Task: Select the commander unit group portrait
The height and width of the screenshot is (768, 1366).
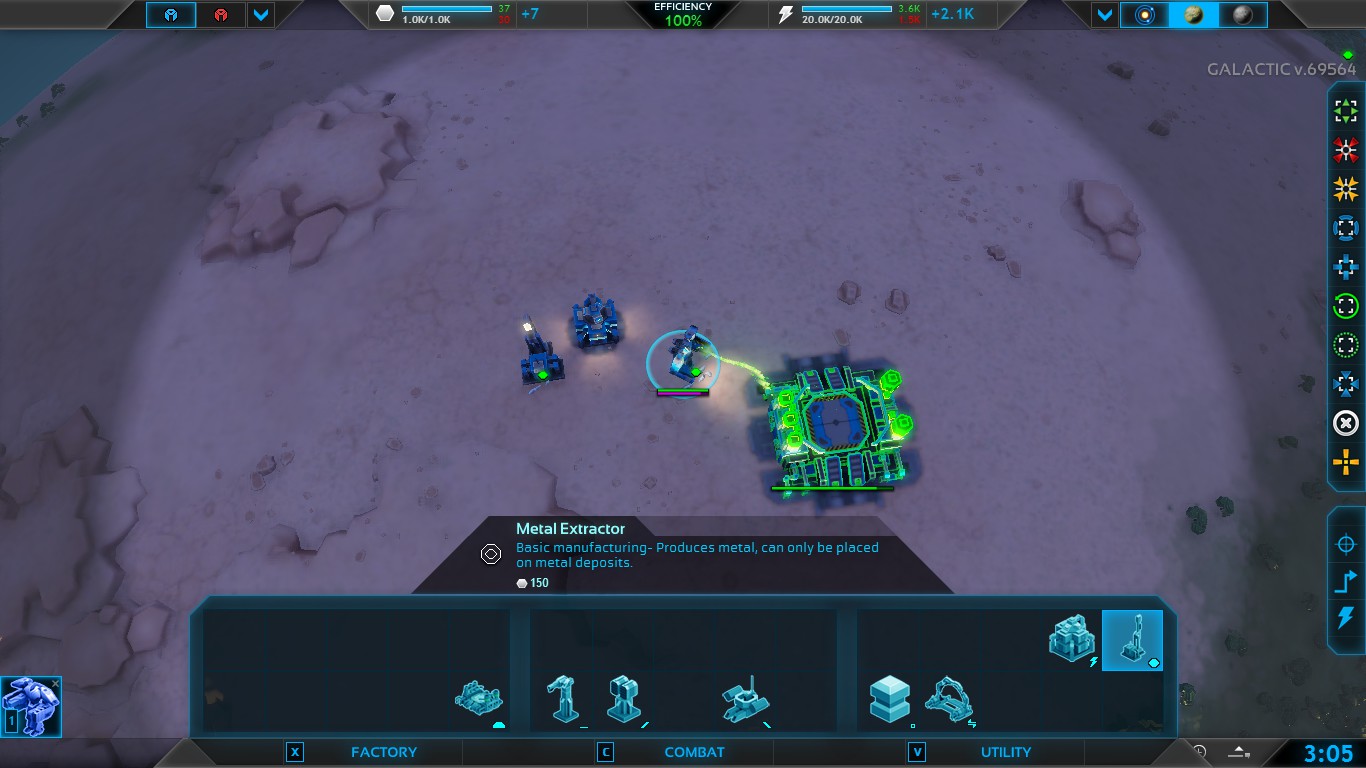Action: (31, 706)
